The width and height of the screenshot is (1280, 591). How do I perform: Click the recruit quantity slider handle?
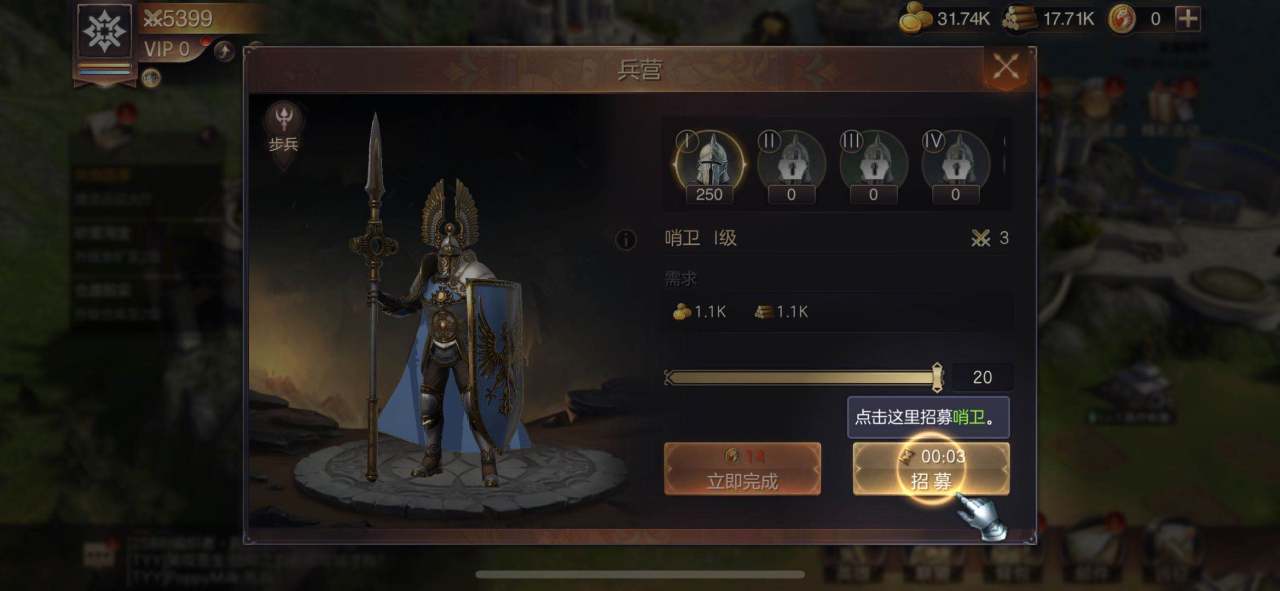(x=937, y=377)
